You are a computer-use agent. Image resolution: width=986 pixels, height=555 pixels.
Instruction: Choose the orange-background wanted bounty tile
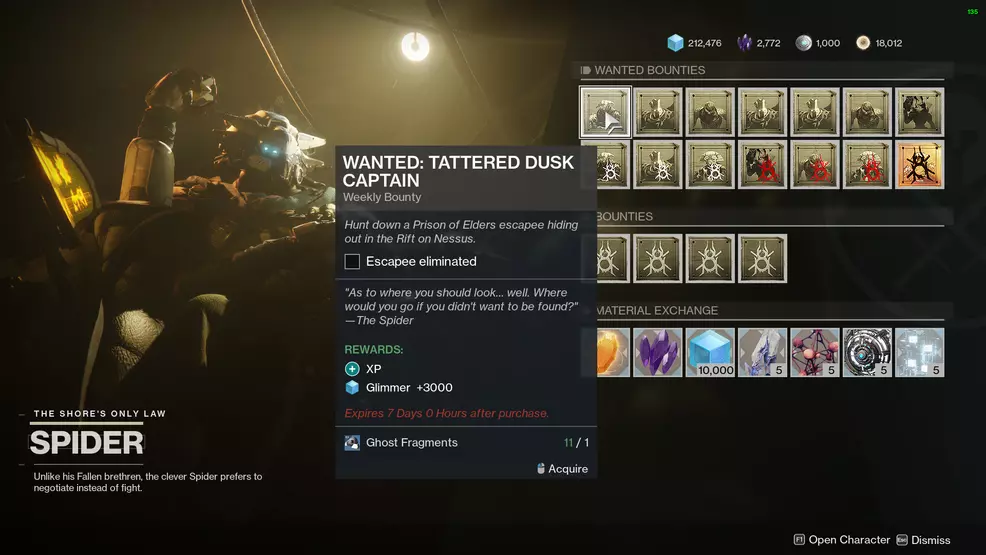[919, 164]
